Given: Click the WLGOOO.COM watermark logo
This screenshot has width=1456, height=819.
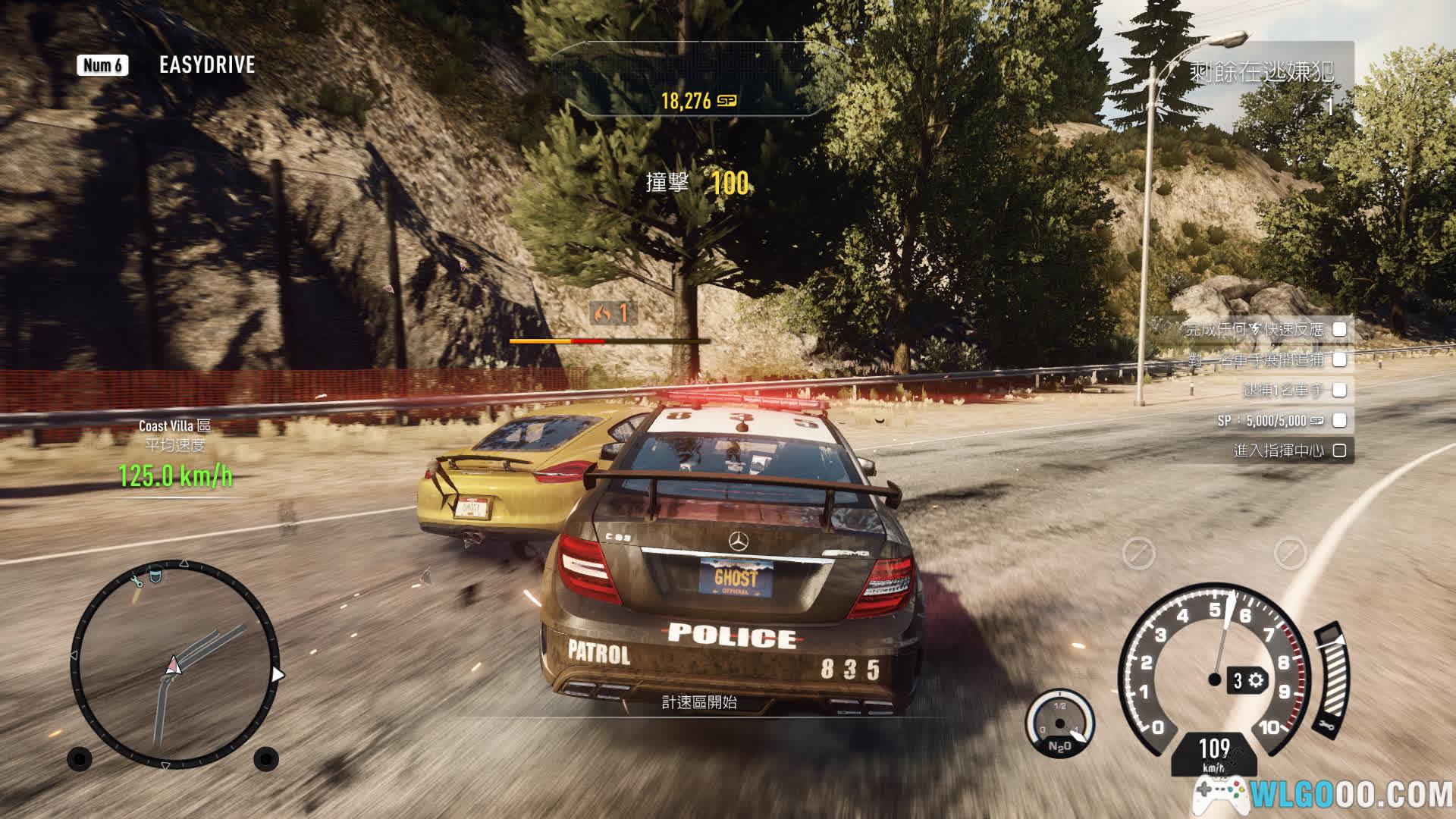Looking at the screenshot, I should pos(1323,795).
